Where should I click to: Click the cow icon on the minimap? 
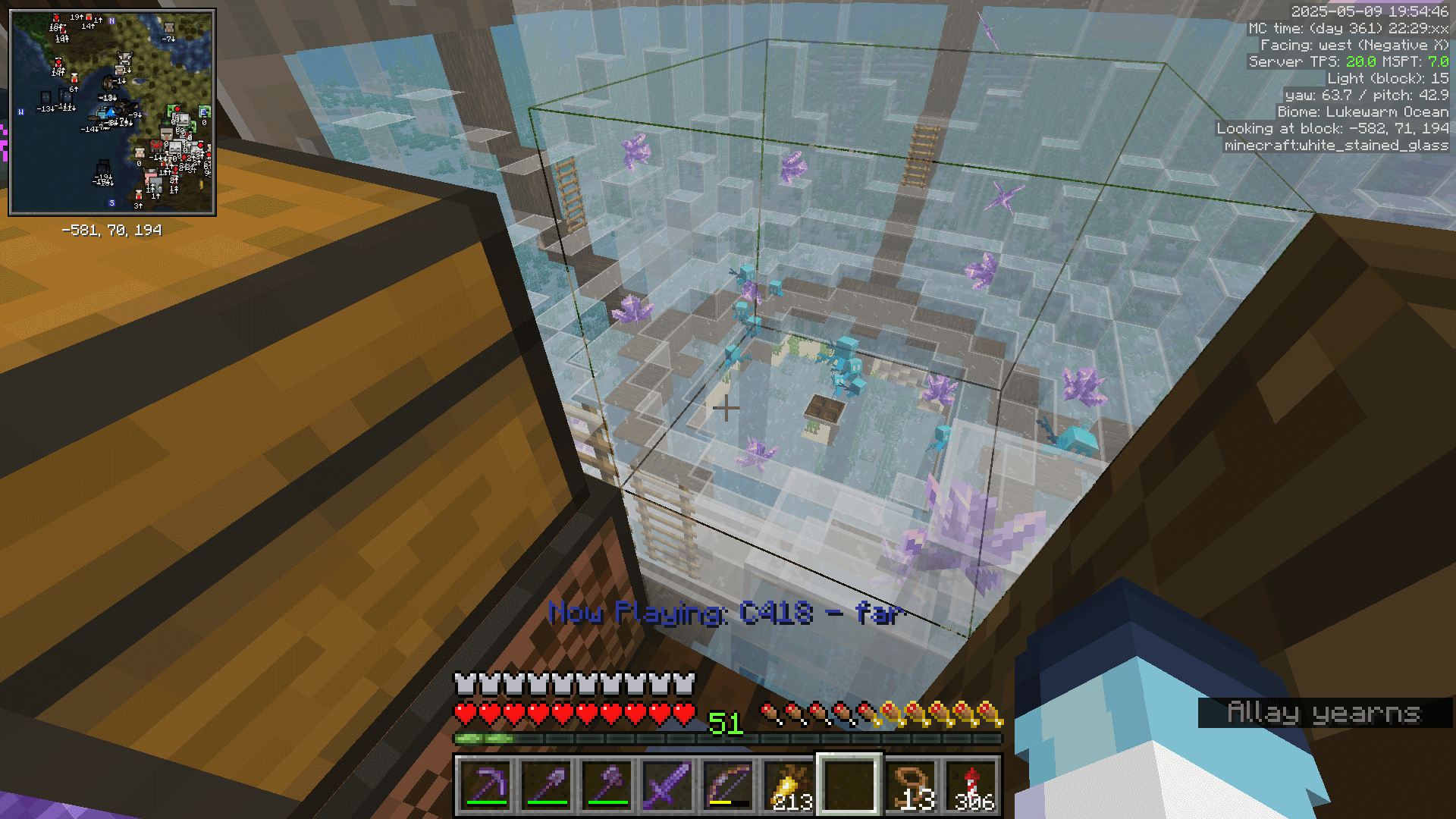click(x=124, y=58)
